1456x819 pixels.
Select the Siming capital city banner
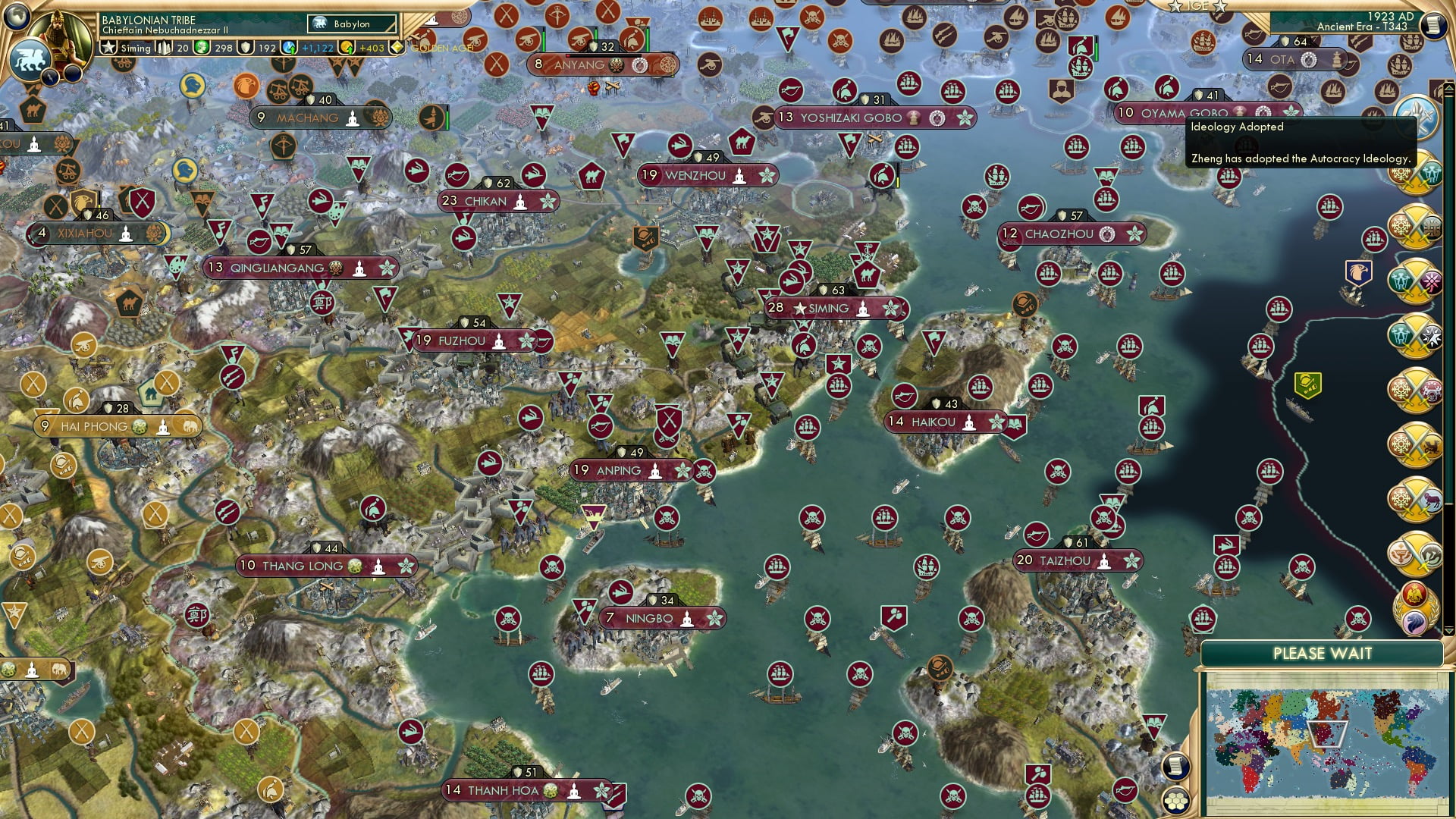833,308
